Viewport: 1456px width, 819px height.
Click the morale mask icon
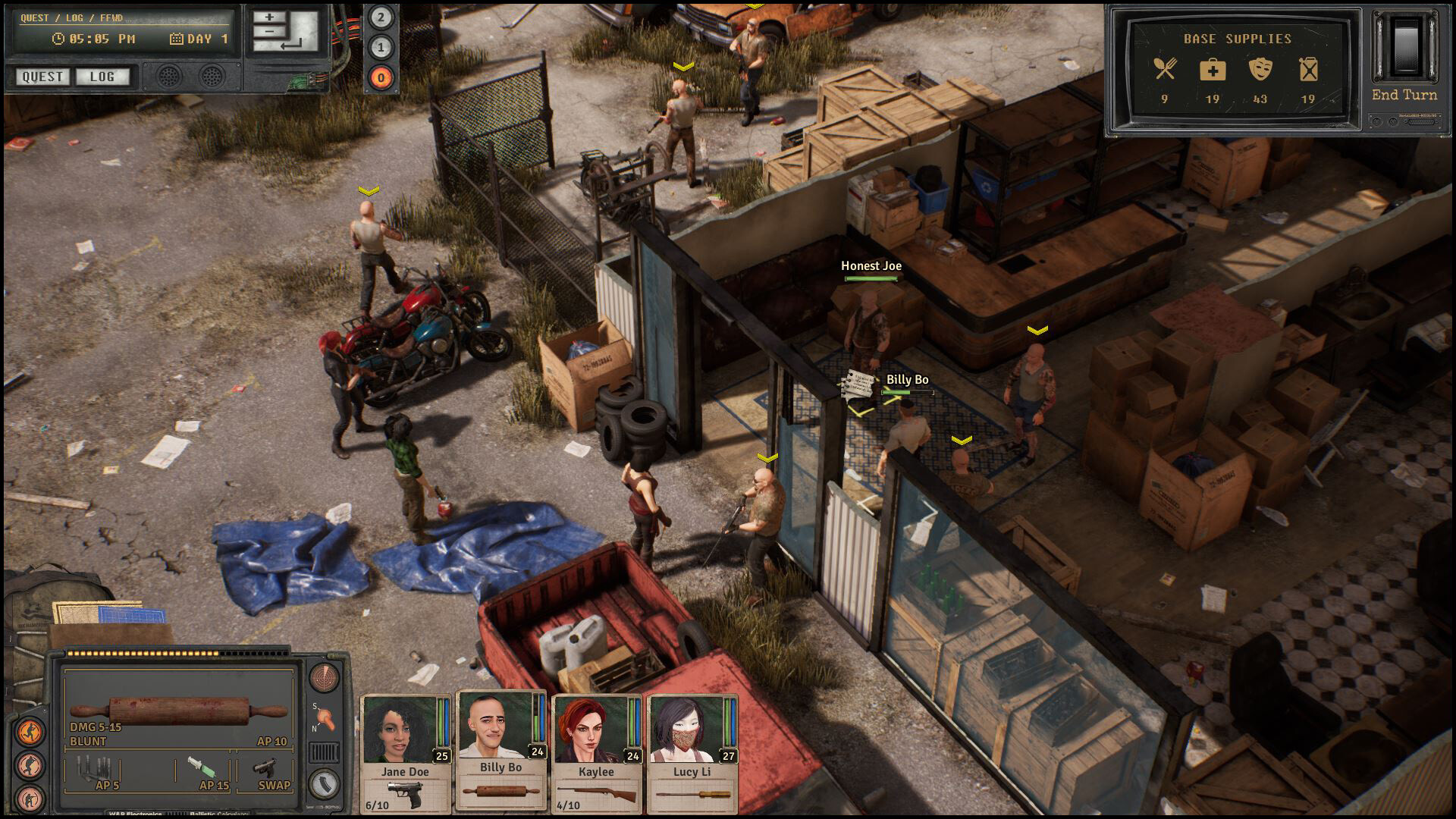point(1261,68)
